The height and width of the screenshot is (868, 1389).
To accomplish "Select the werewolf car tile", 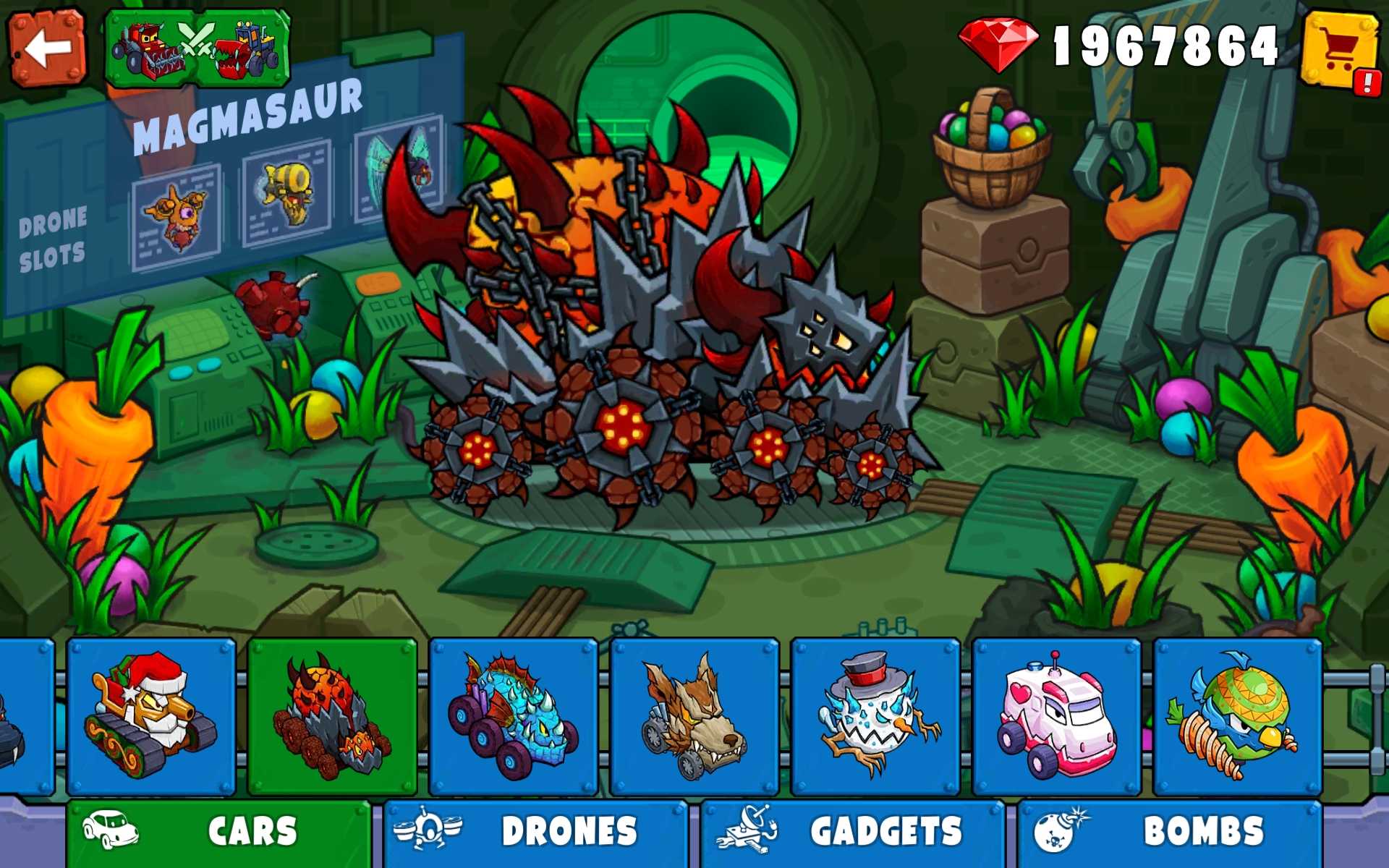I will point(694,716).
